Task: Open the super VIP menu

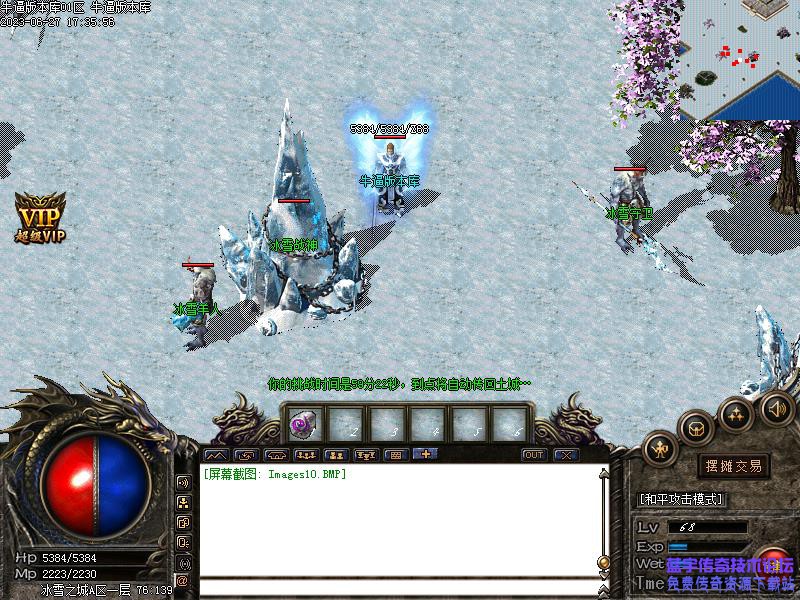Action: pos(40,216)
